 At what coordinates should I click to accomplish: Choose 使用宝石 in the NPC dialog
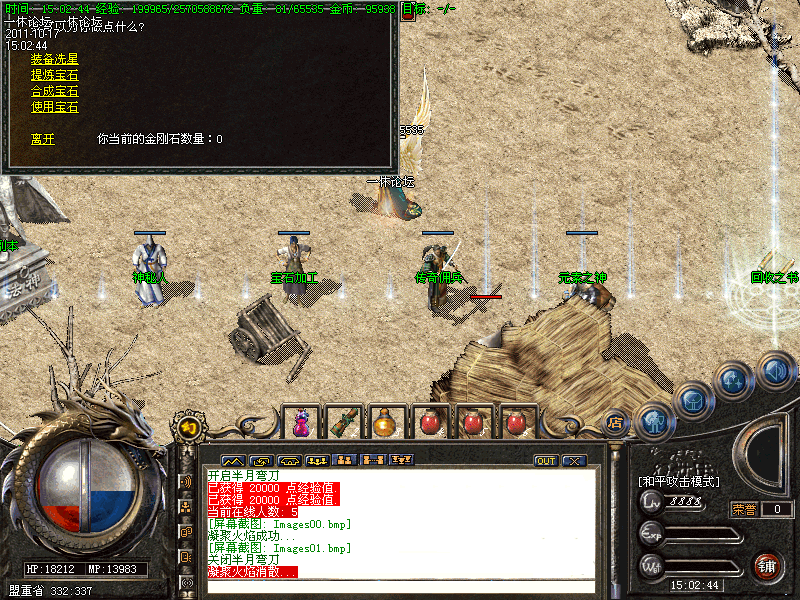[x=54, y=107]
